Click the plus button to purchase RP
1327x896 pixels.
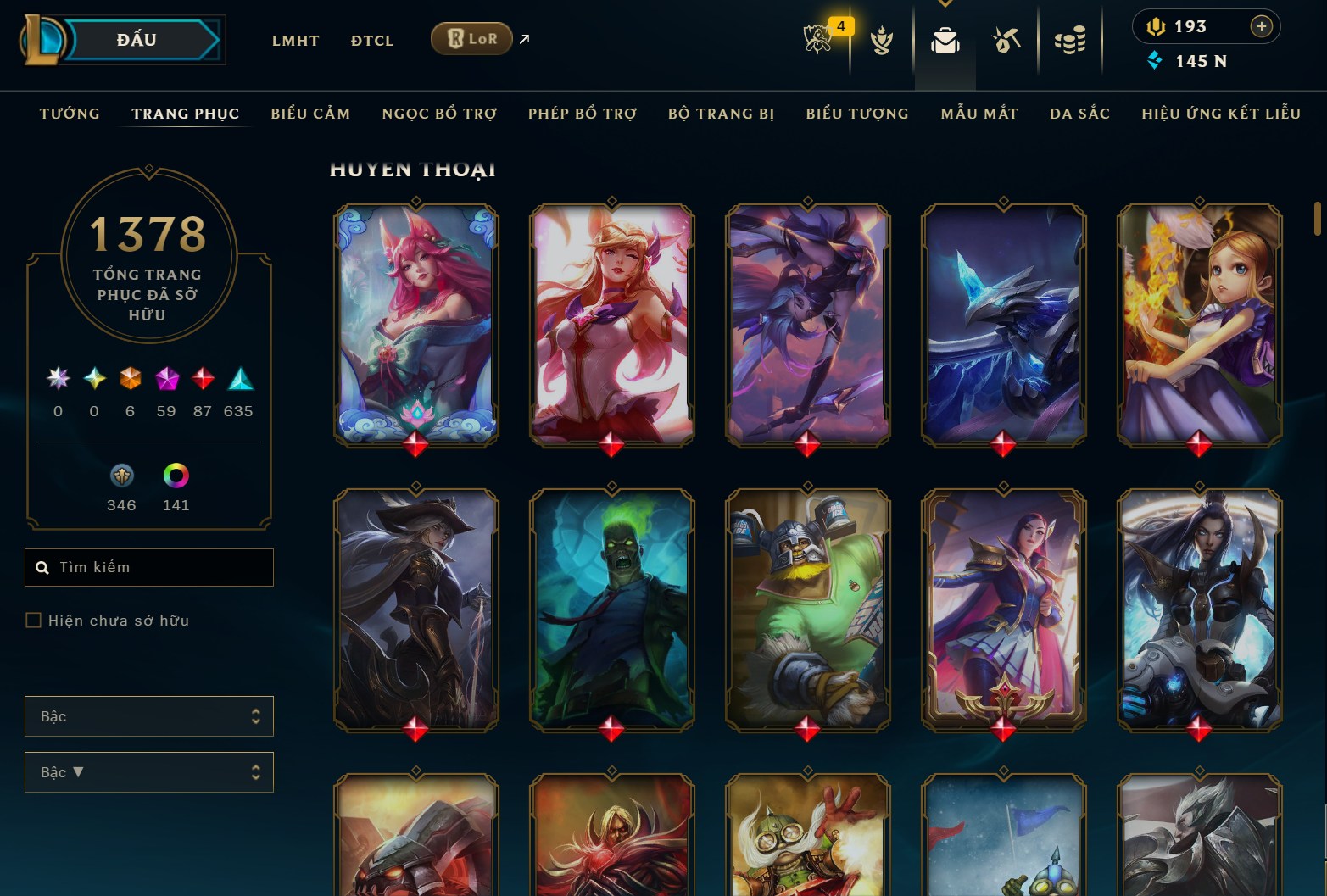(1263, 26)
